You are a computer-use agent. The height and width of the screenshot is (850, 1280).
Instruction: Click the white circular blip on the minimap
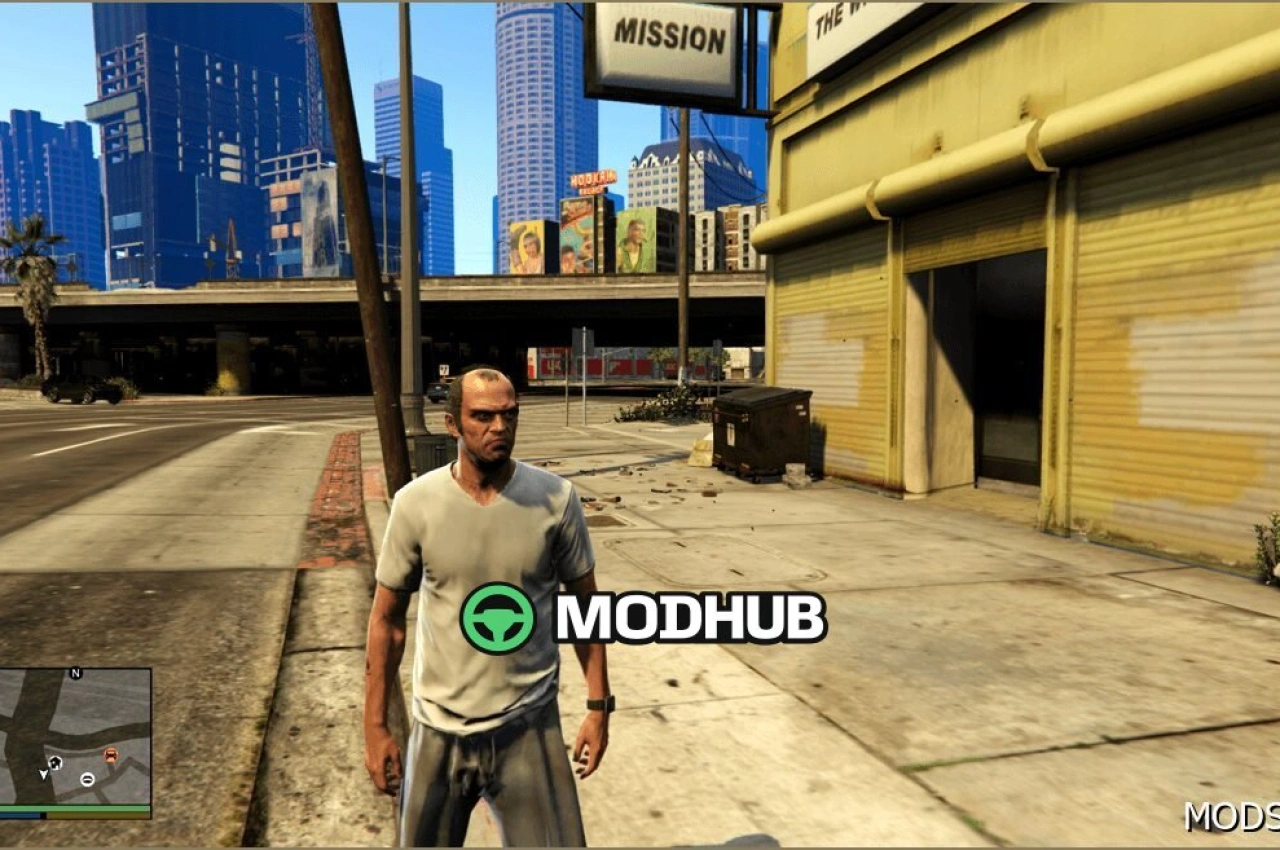point(87,780)
